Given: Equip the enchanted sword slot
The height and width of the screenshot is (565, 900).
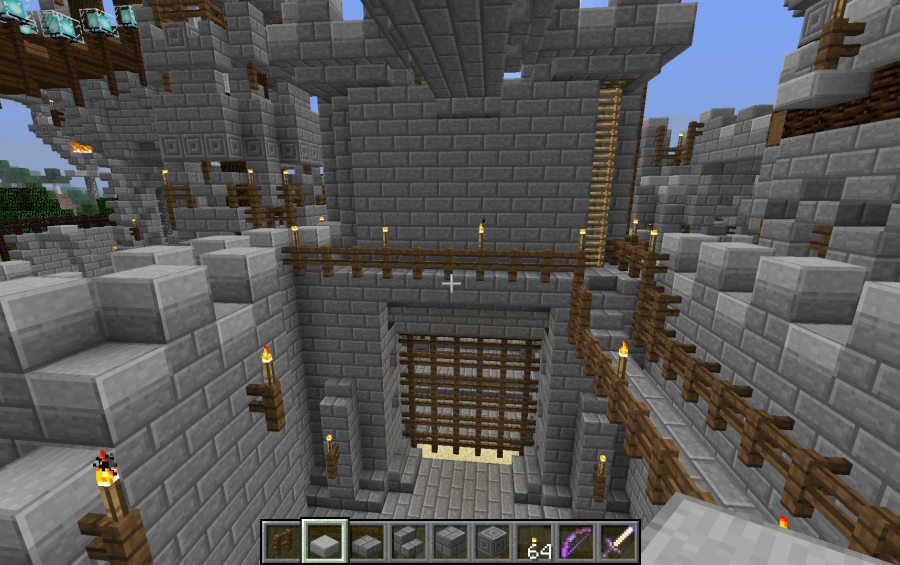Looking at the screenshot, I should (x=618, y=541).
